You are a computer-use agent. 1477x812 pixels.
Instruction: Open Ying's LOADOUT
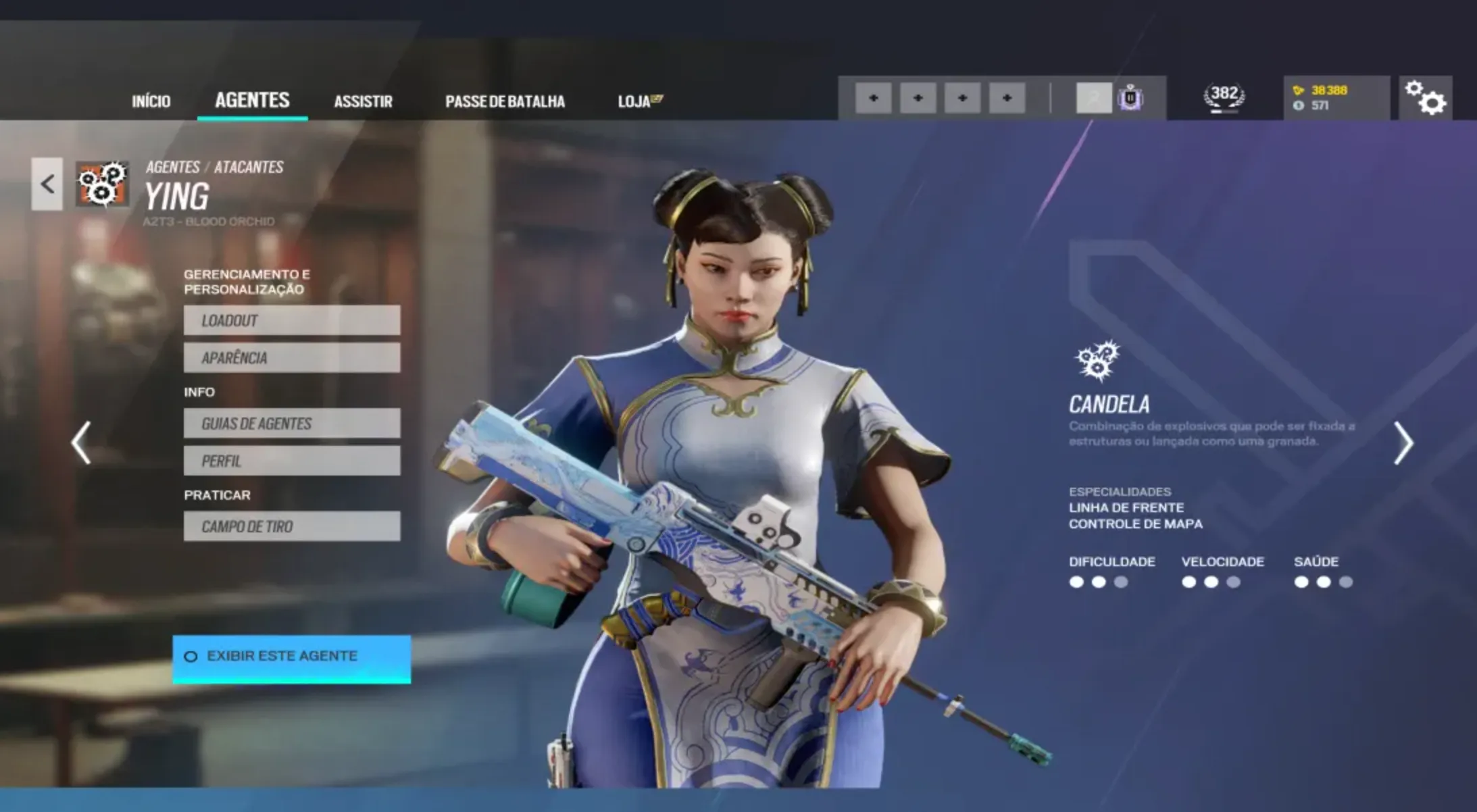pos(291,321)
